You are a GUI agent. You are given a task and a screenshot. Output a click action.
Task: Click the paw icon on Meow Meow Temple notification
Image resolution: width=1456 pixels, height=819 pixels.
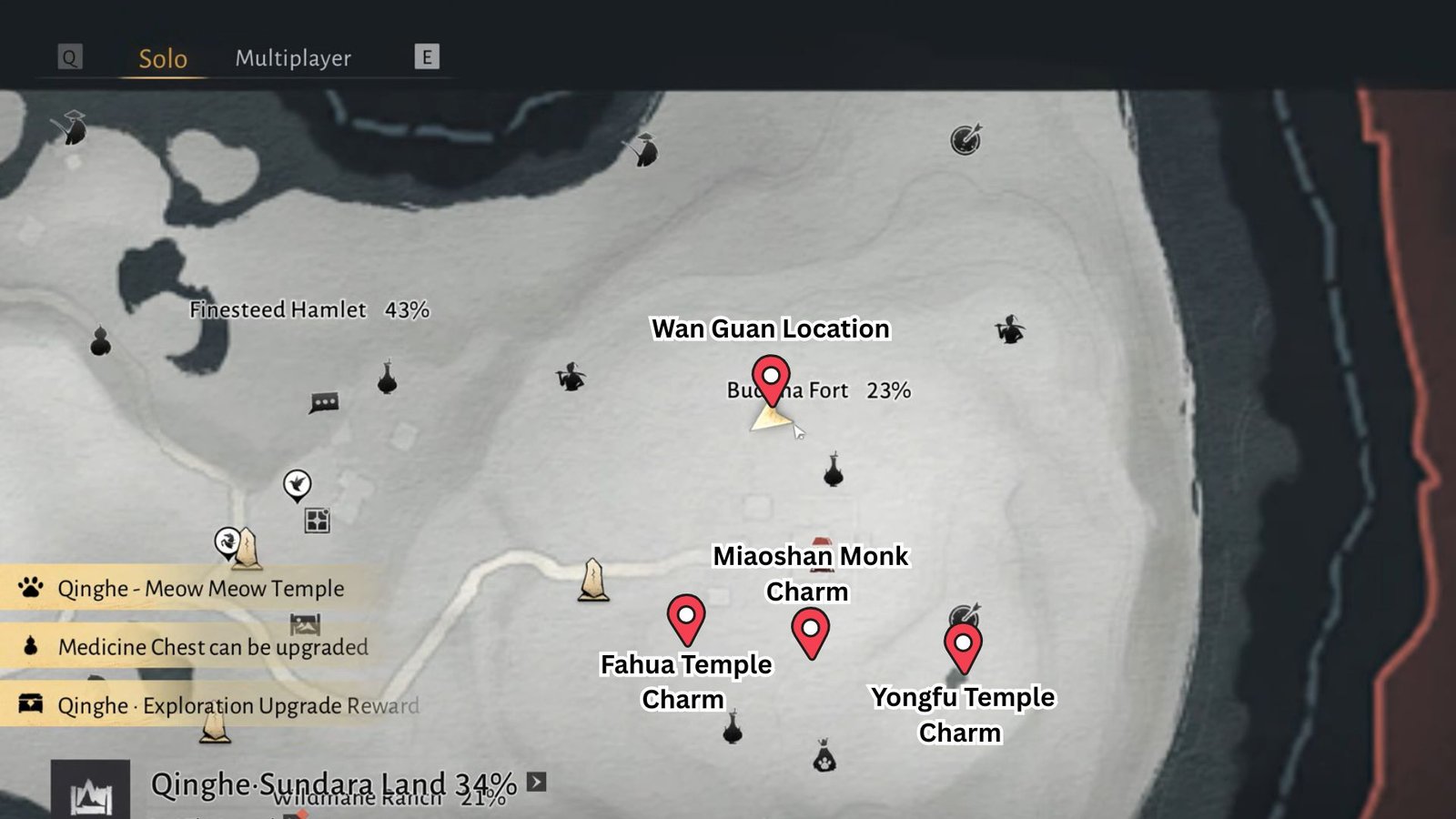30,589
